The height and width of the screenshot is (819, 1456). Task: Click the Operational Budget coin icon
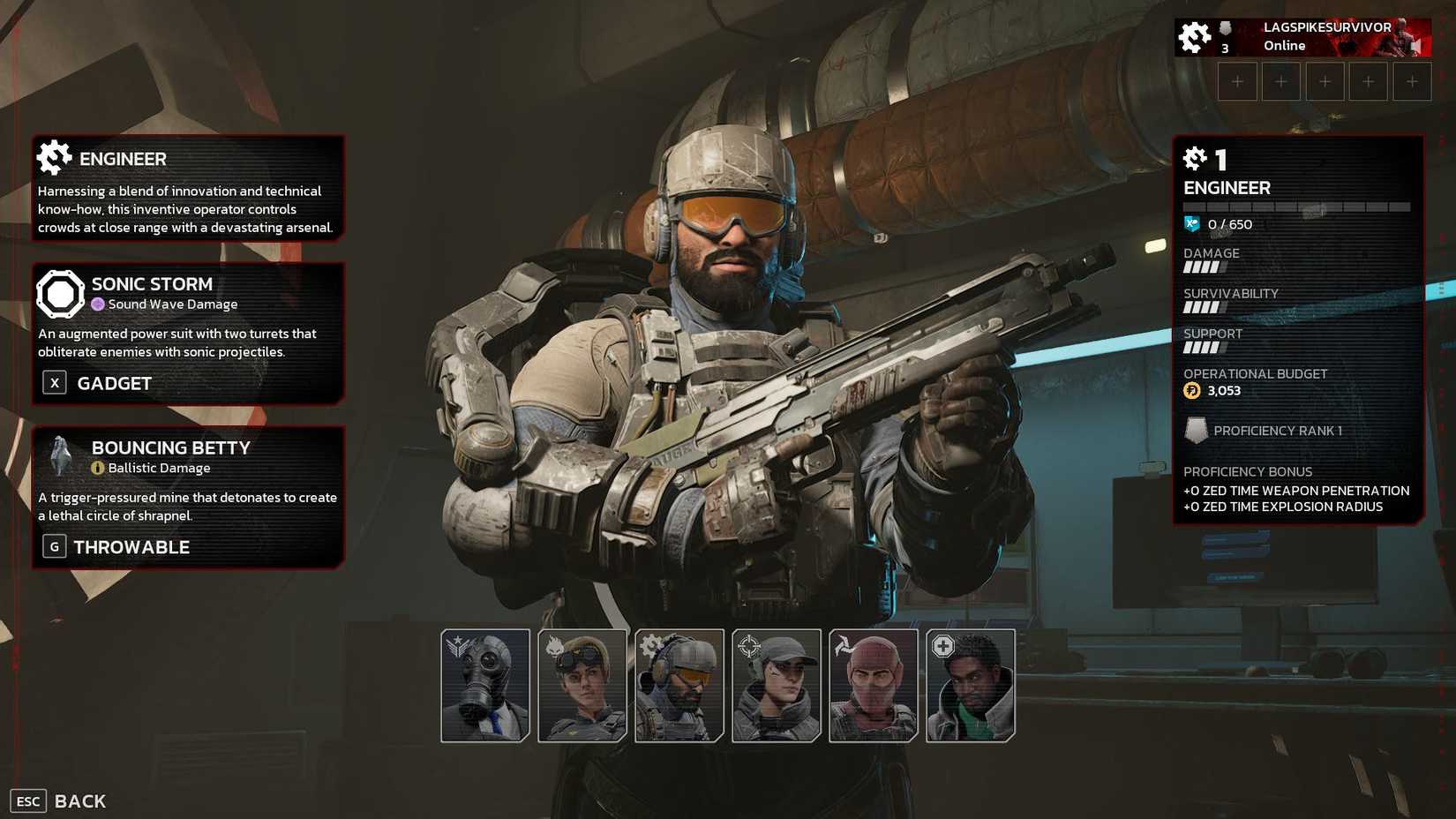(1193, 390)
